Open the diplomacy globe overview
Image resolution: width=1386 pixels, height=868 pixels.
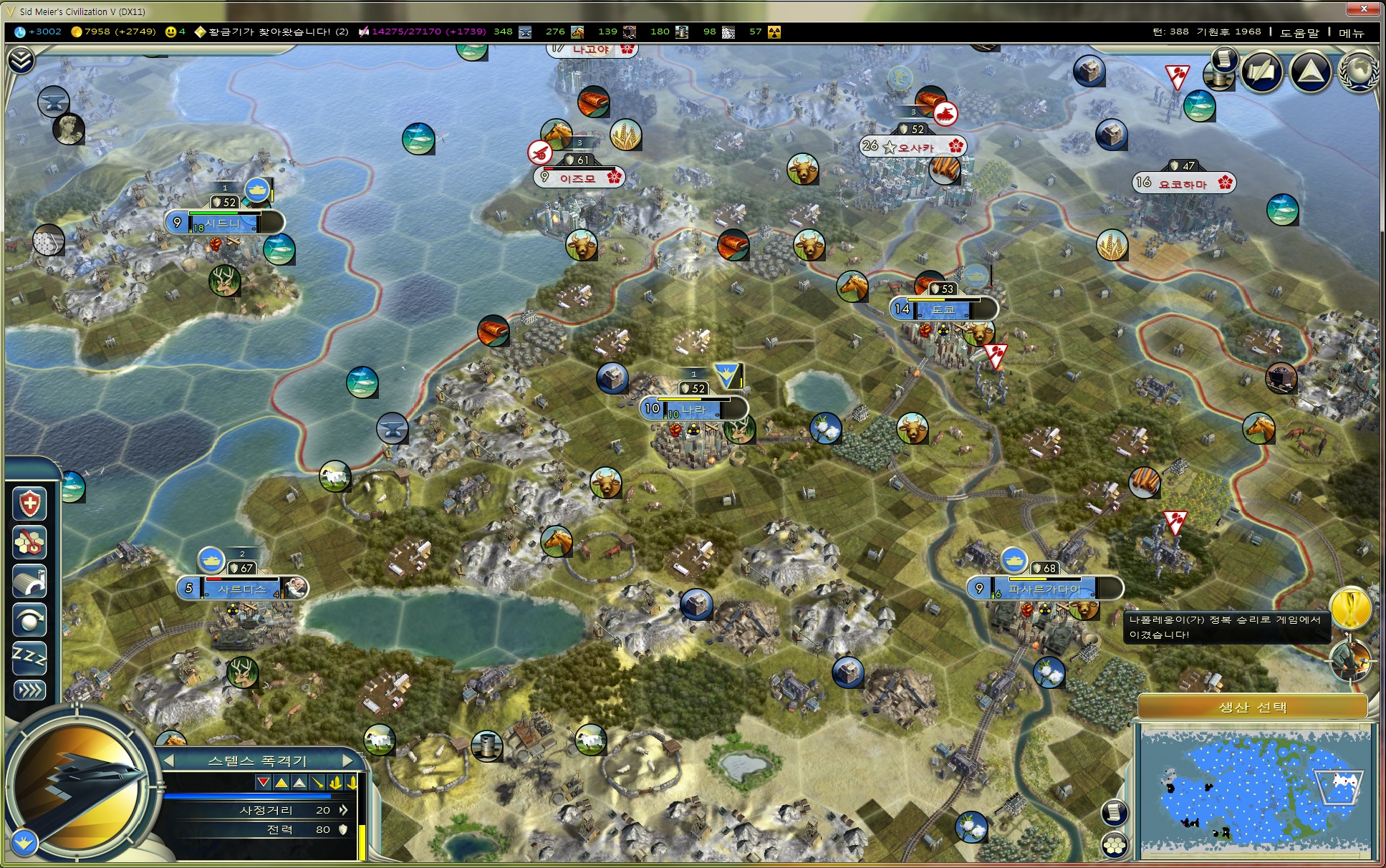tap(1357, 71)
